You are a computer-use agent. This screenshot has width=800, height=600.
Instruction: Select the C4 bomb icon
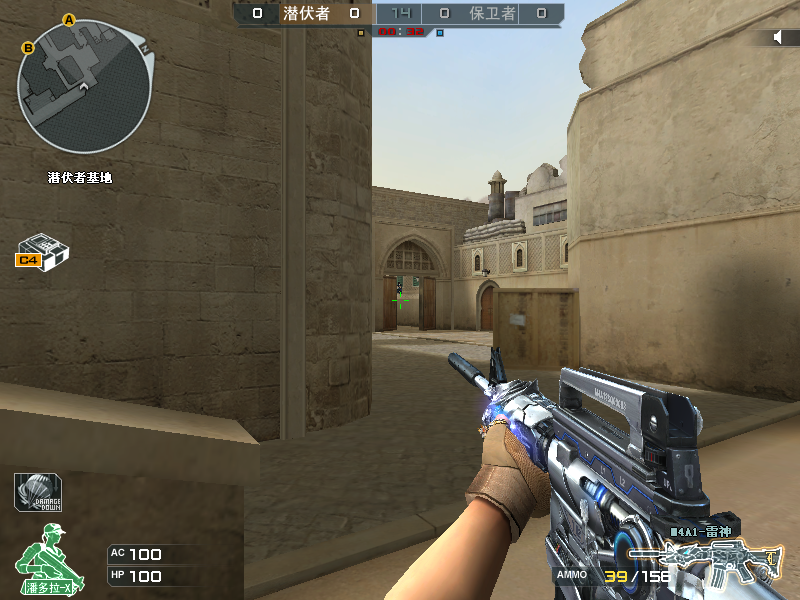pos(42,251)
